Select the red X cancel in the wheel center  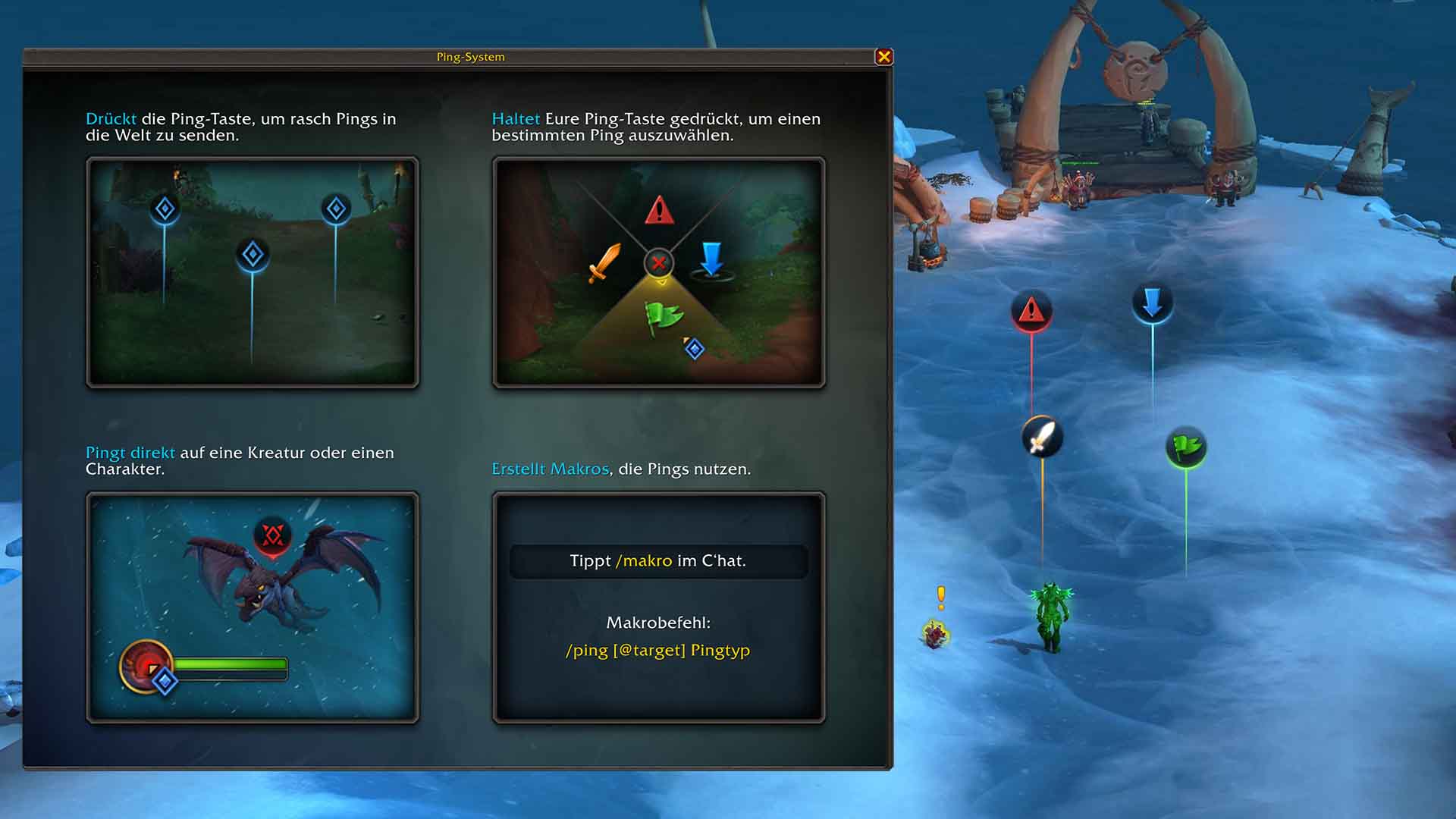pos(659,263)
